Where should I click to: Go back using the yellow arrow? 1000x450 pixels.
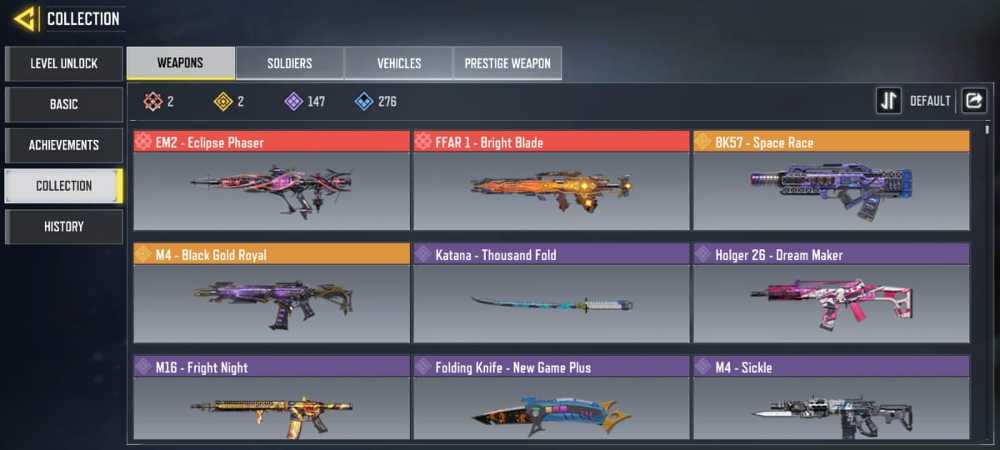pos(25,18)
